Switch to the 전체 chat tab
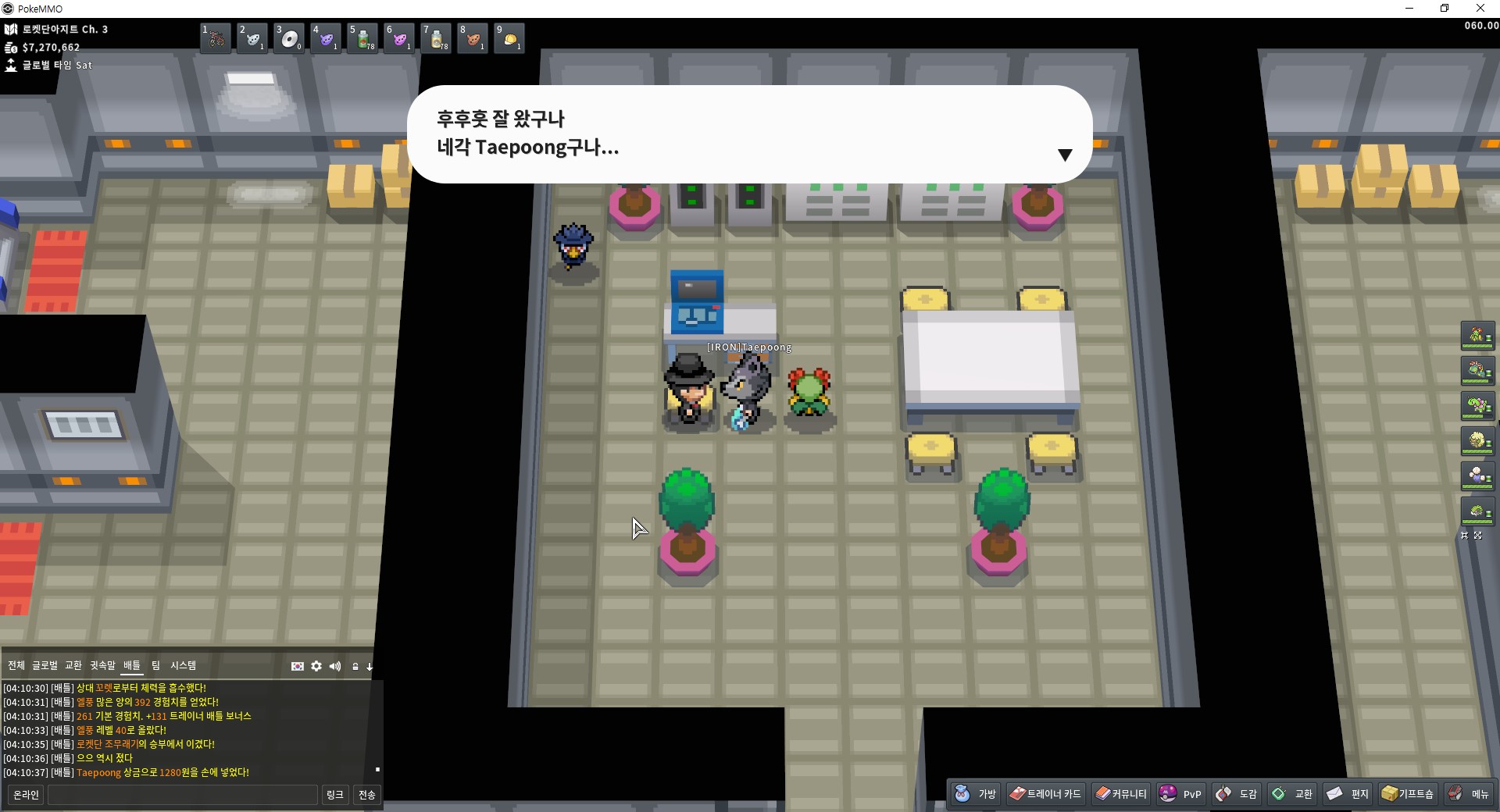This screenshot has height=812, width=1500. 16,665
